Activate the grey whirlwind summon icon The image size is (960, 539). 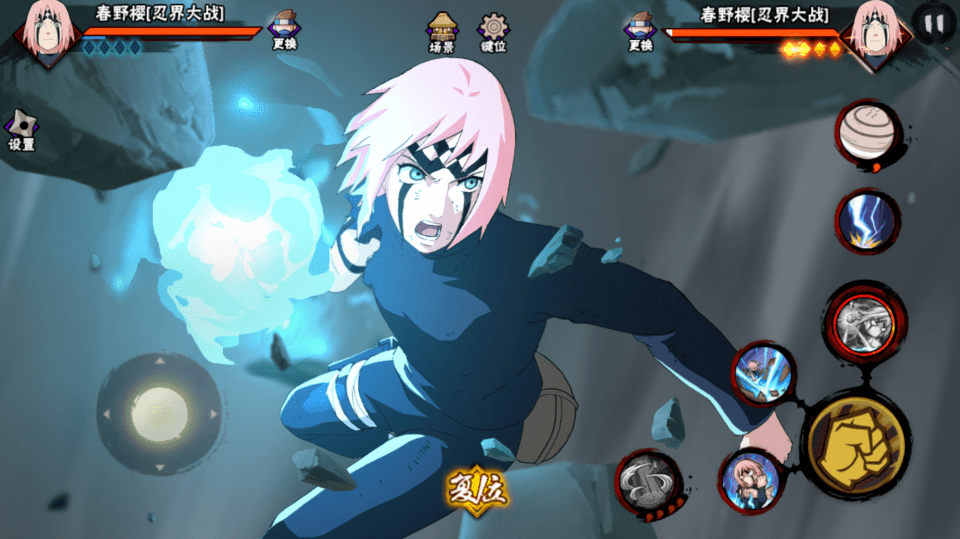tap(648, 482)
